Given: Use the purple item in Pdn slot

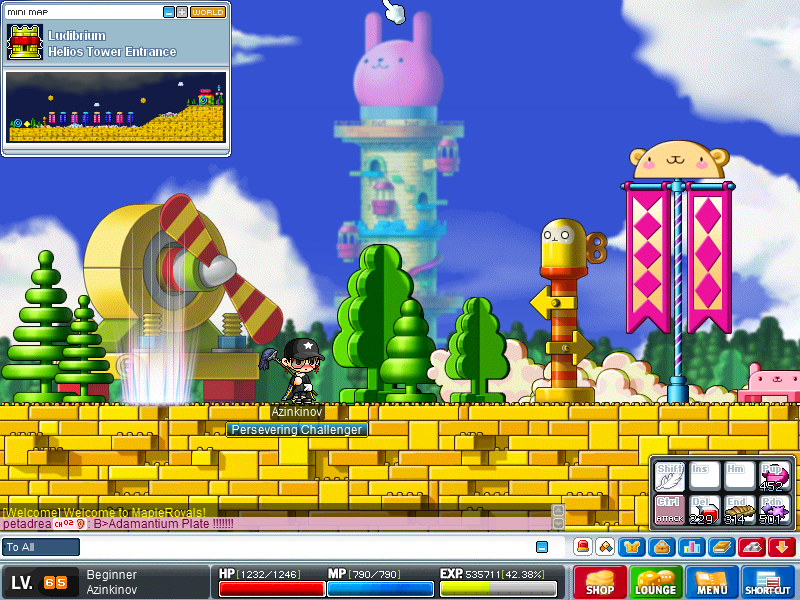Looking at the screenshot, I should pyautogui.click(x=774, y=509).
